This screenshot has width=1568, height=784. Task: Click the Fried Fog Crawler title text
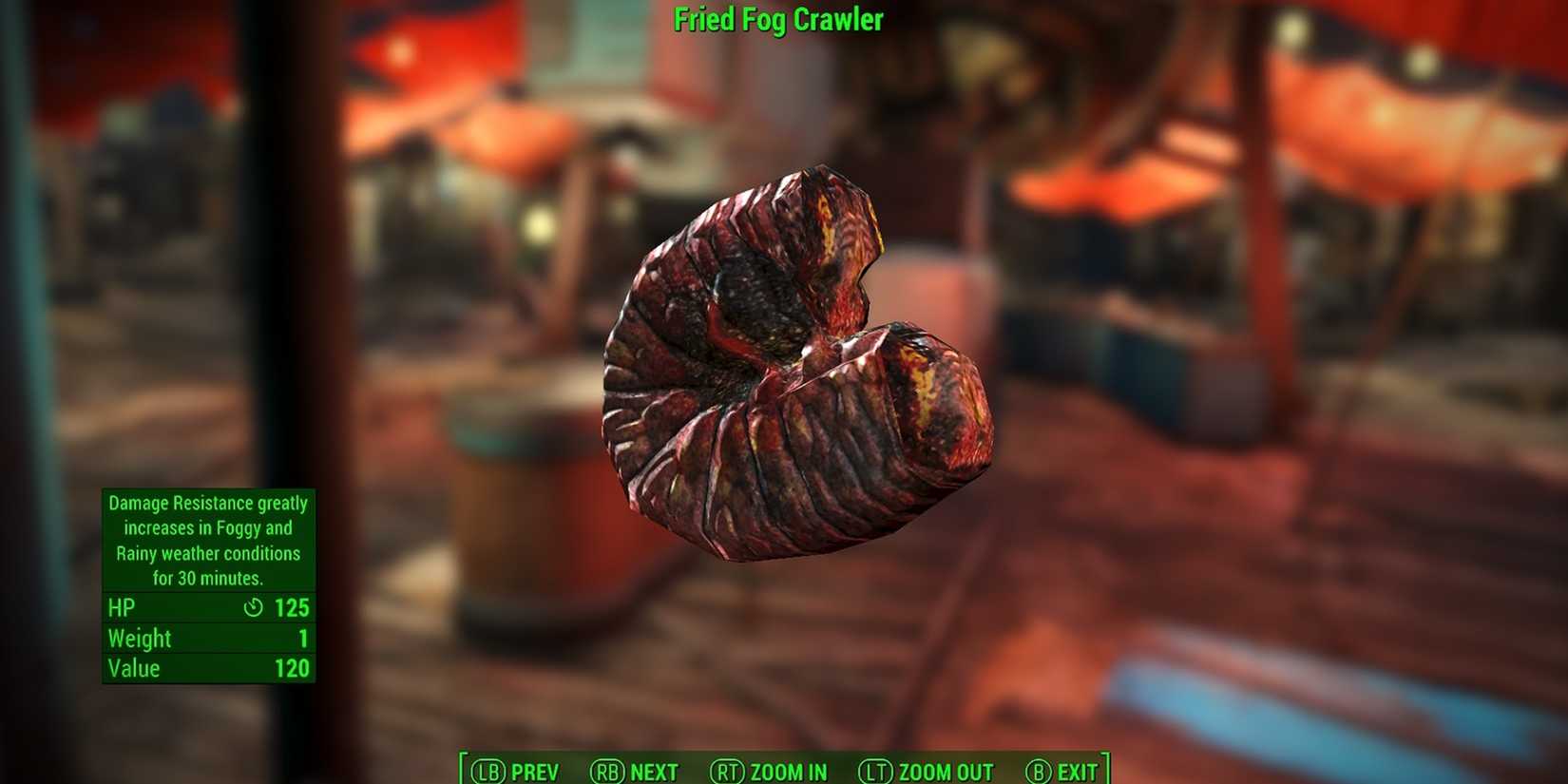point(779,19)
